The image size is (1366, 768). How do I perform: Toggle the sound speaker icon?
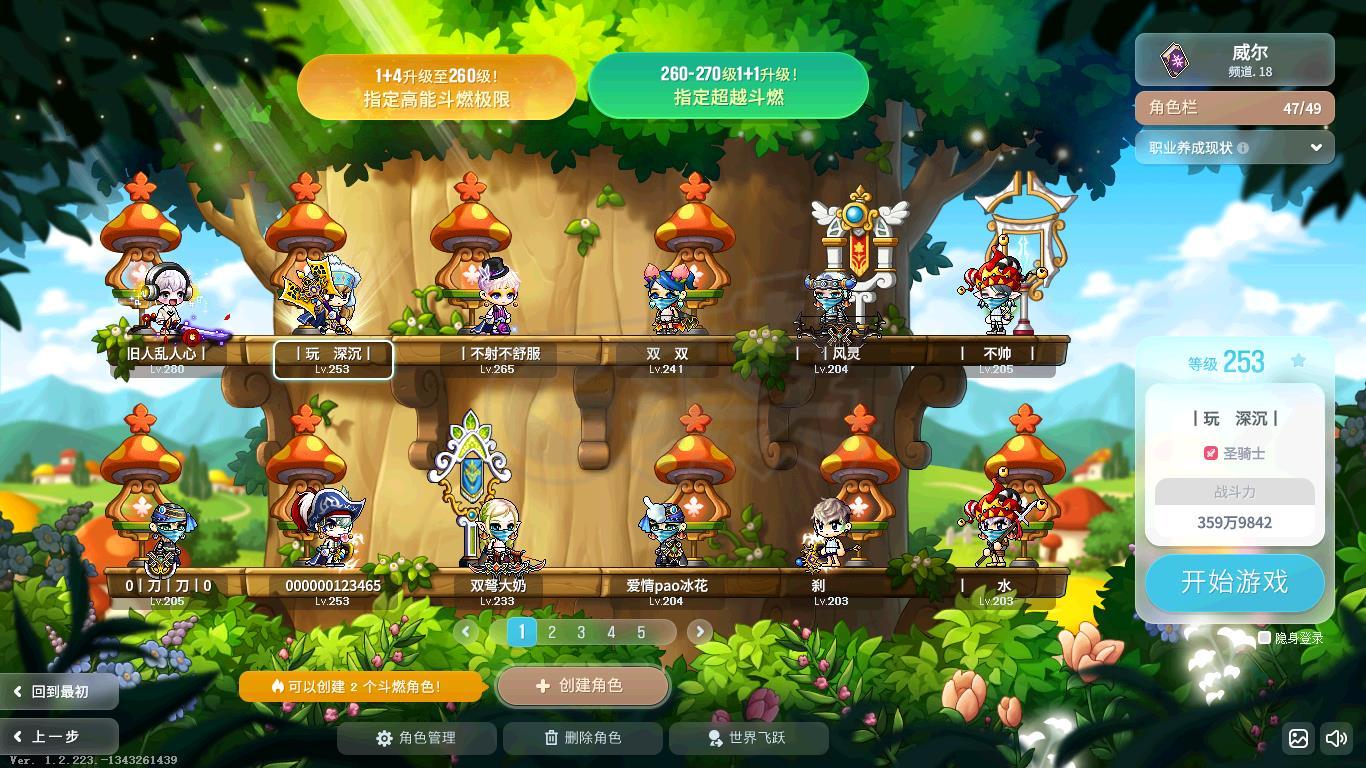click(1335, 739)
